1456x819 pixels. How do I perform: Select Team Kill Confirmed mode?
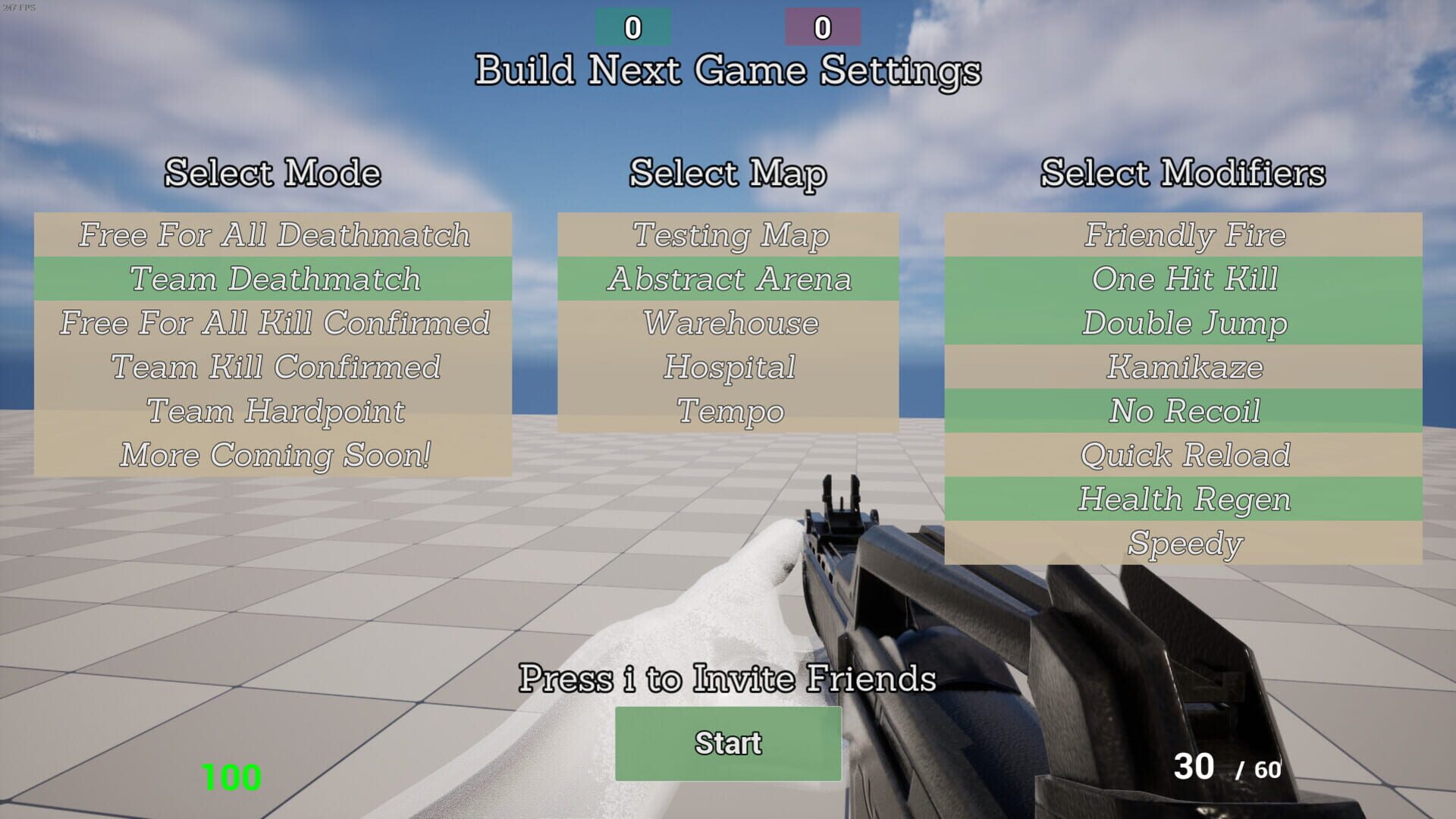click(x=275, y=367)
